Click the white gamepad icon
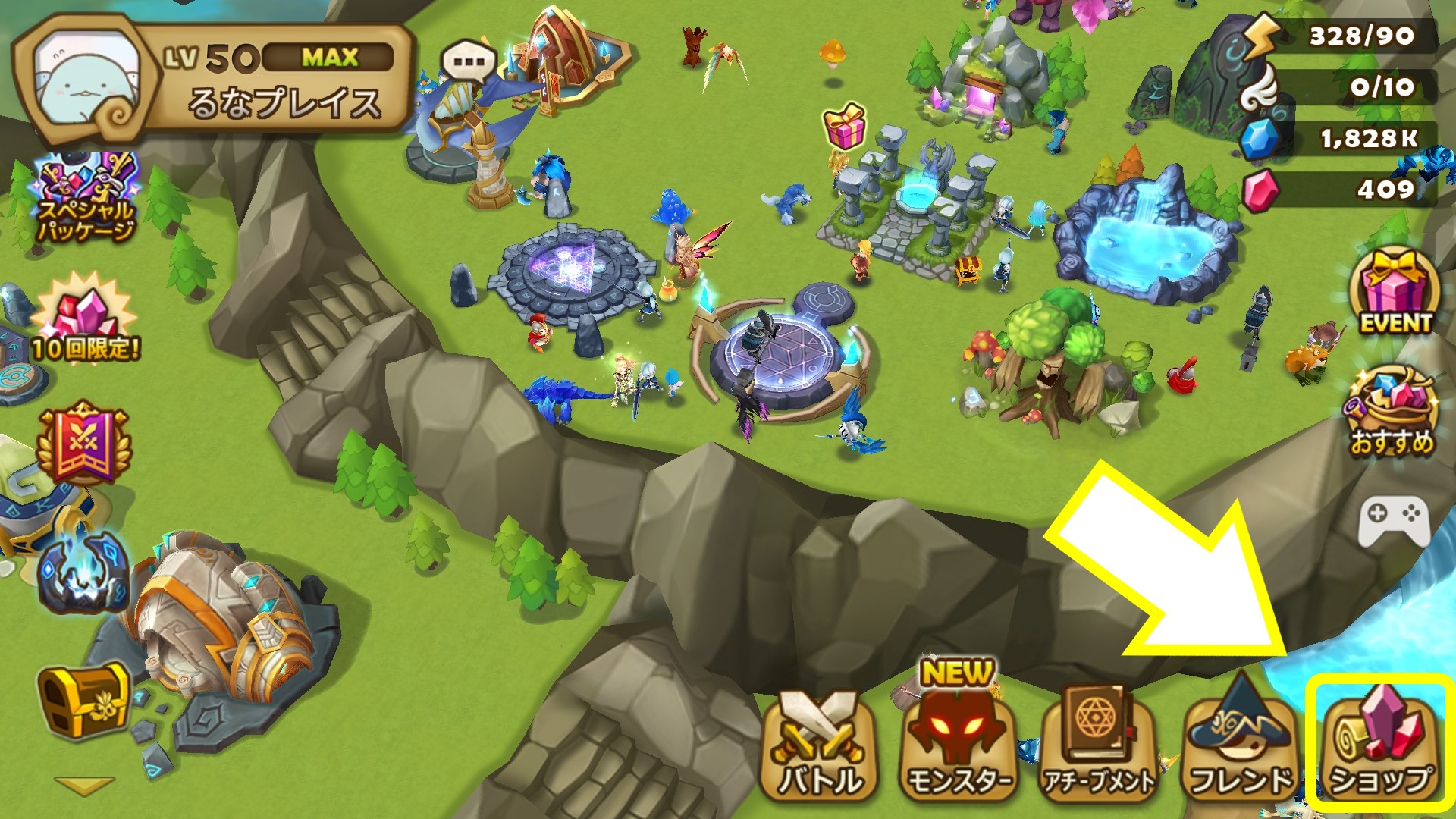 click(x=1394, y=520)
